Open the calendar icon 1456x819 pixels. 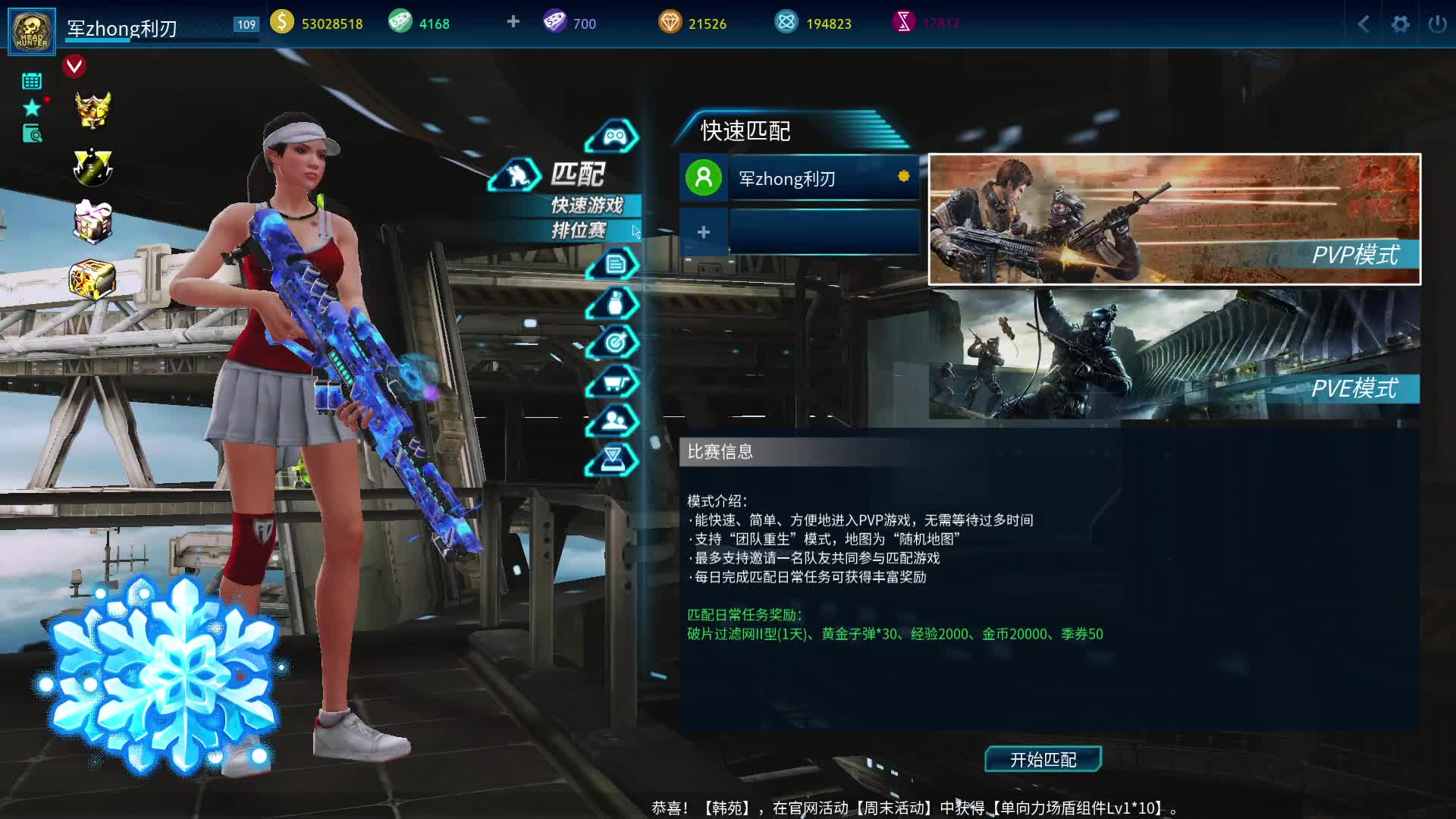tap(32, 81)
